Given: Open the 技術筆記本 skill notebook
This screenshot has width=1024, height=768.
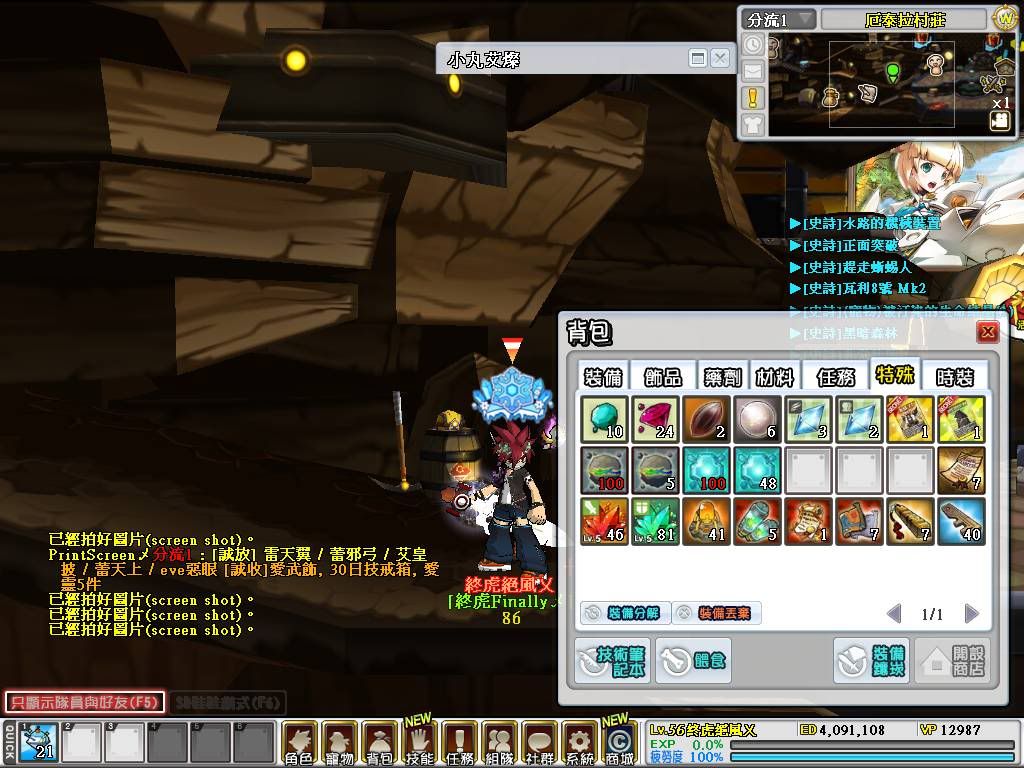Looking at the screenshot, I should 611,660.
